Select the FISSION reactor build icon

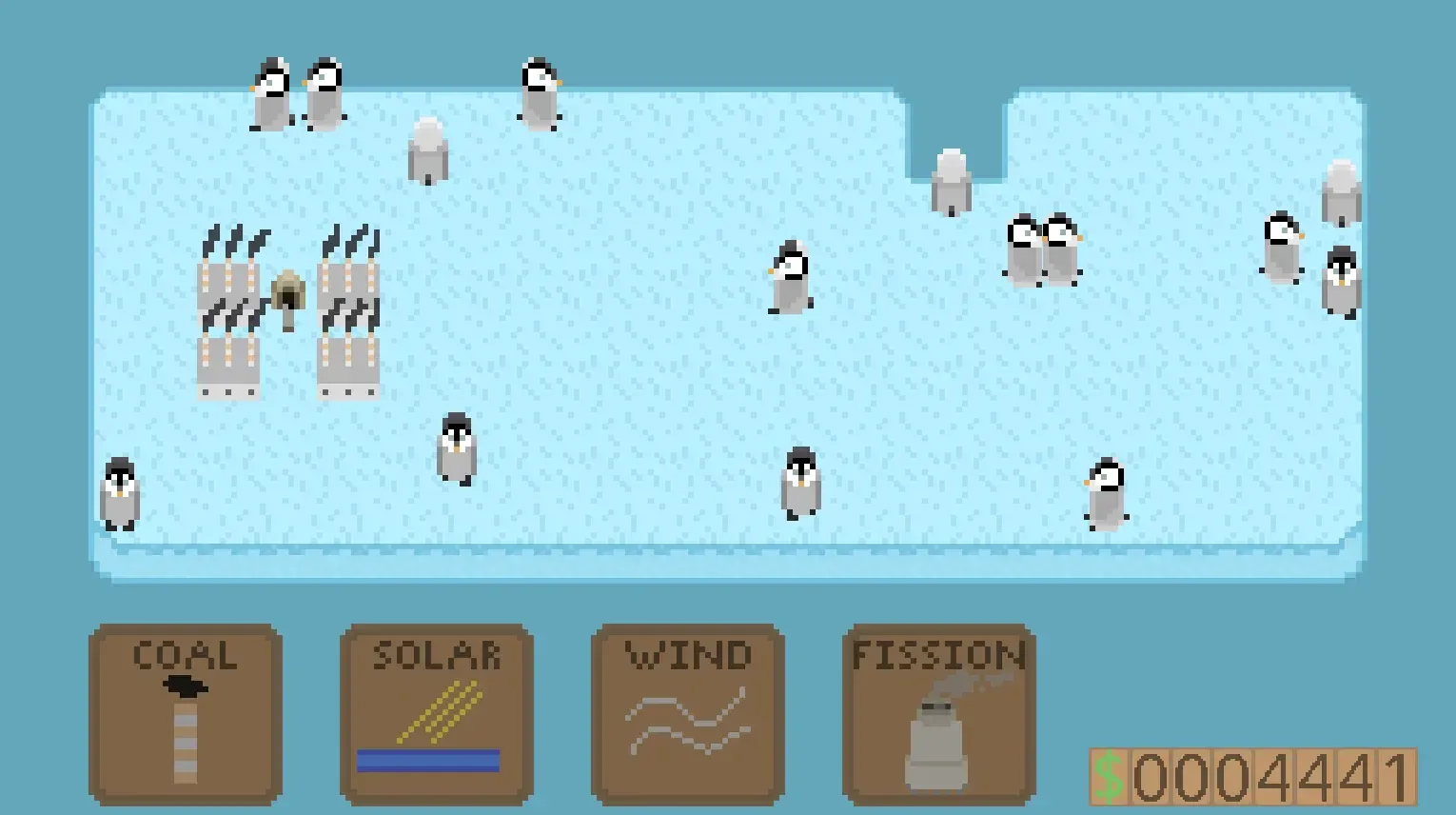pyautogui.click(x=937, y=714)
